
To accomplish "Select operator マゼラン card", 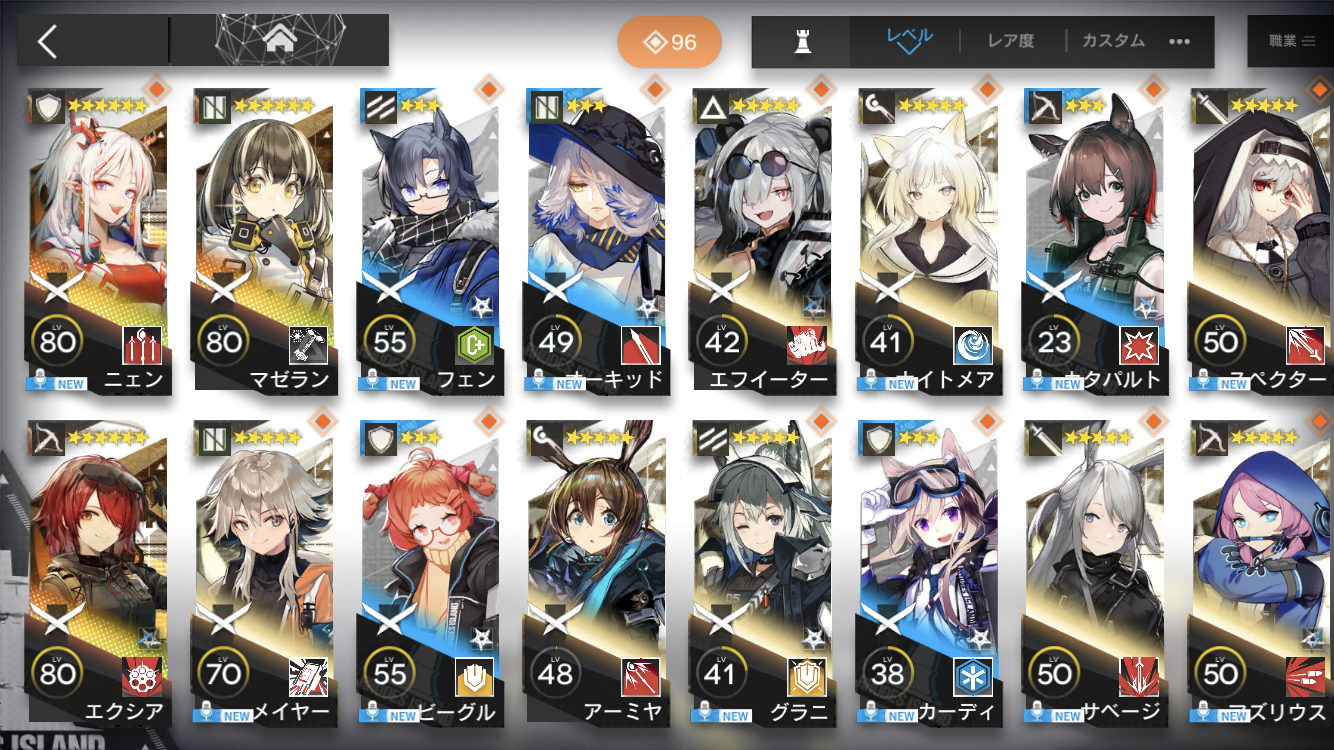I will [x=264, y=240].
